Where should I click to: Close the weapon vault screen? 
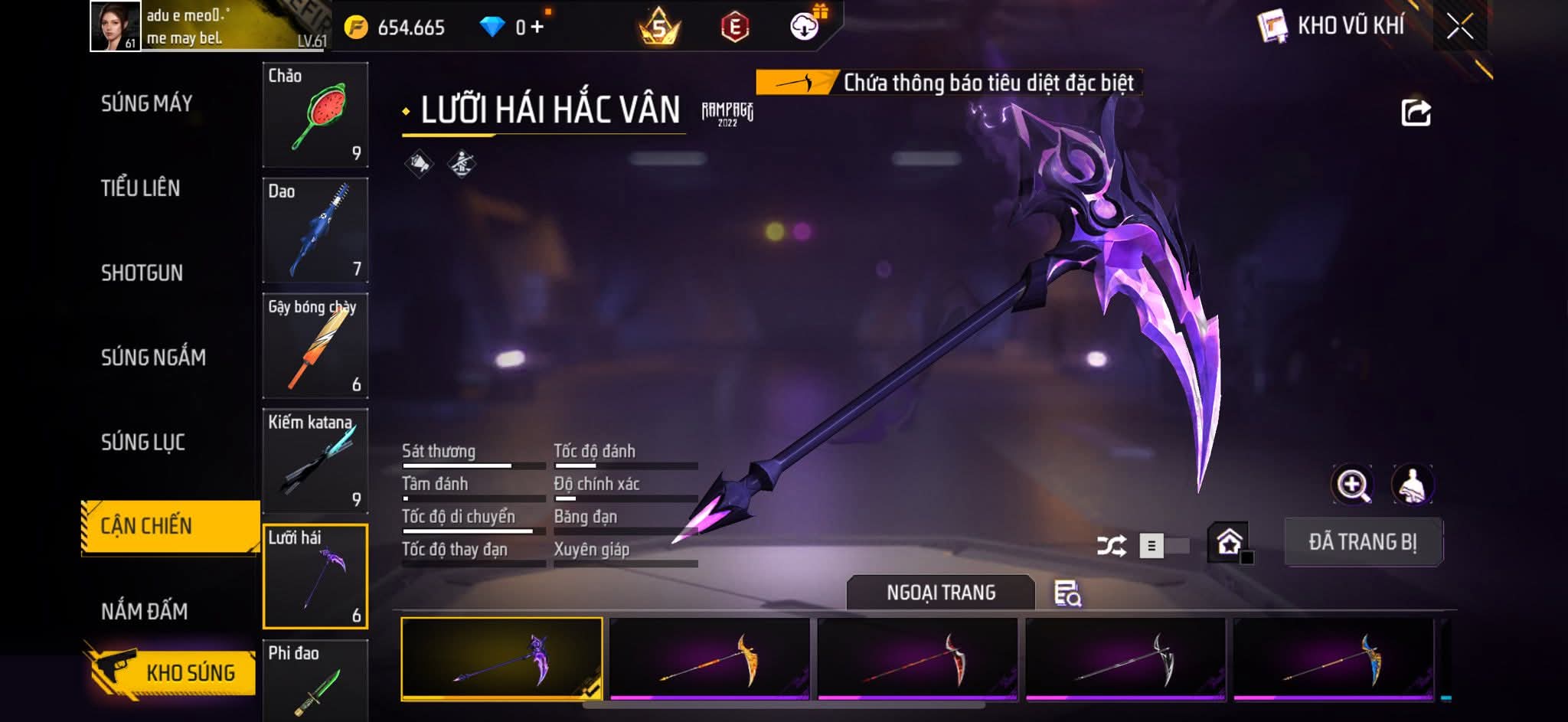pyautogui.click(x=1459, y=27)
